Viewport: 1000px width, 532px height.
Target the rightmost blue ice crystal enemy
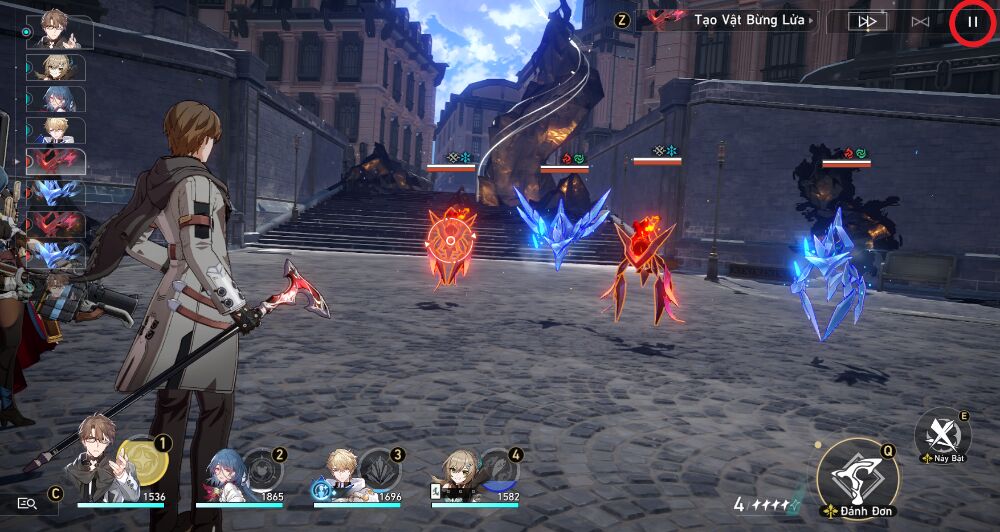coord(827,275)
